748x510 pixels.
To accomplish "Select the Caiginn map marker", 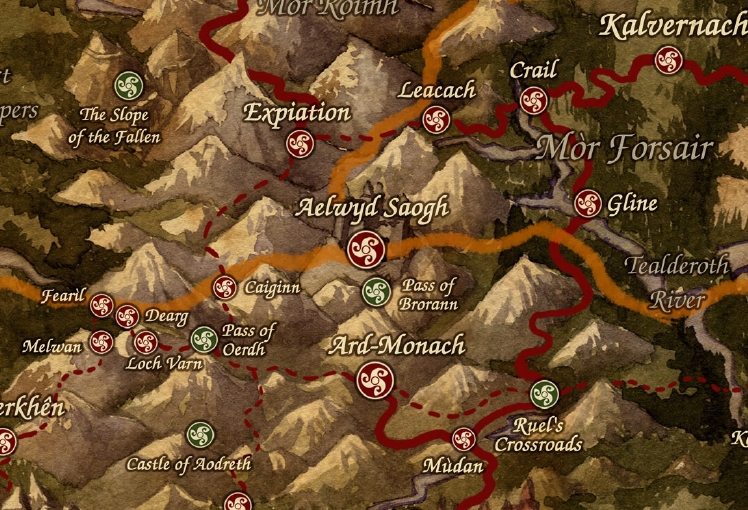I will pyautogui.click(x=225, y=288).
